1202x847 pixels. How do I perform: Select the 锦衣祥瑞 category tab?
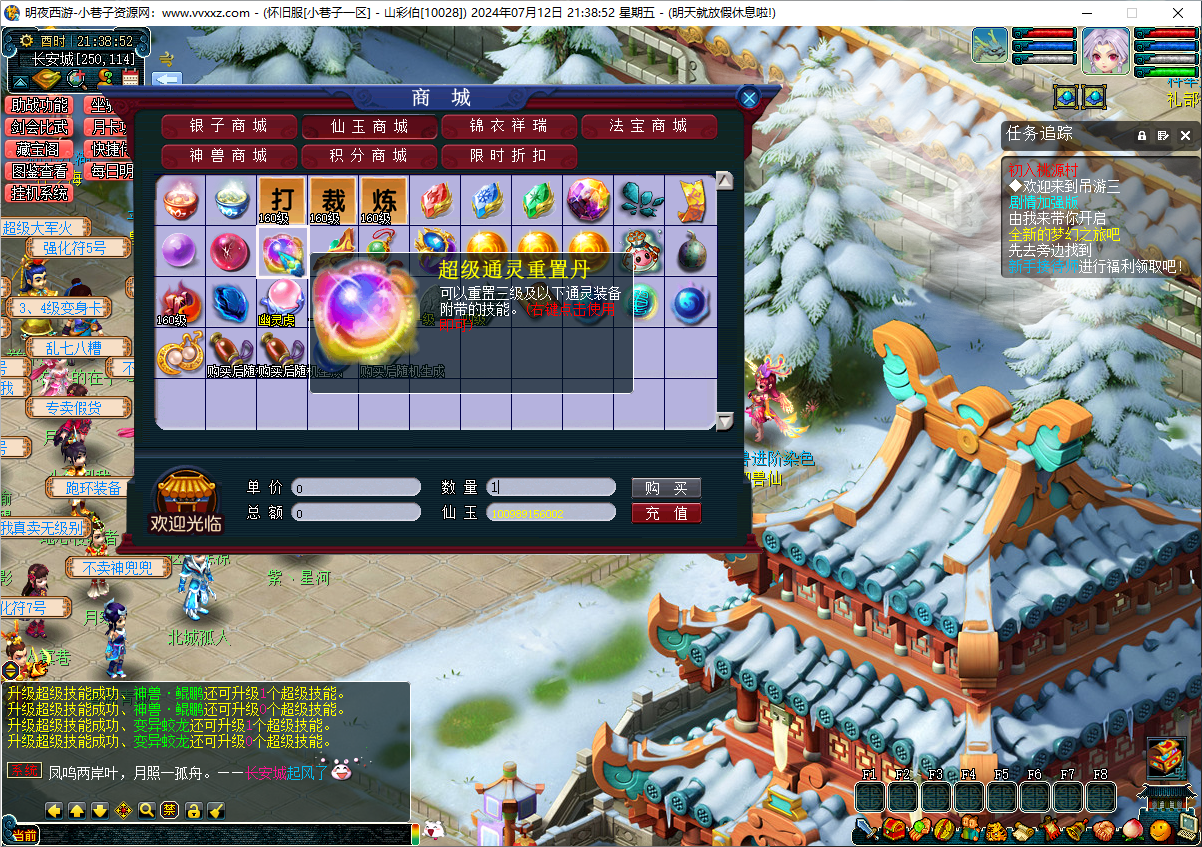point(509,126)
